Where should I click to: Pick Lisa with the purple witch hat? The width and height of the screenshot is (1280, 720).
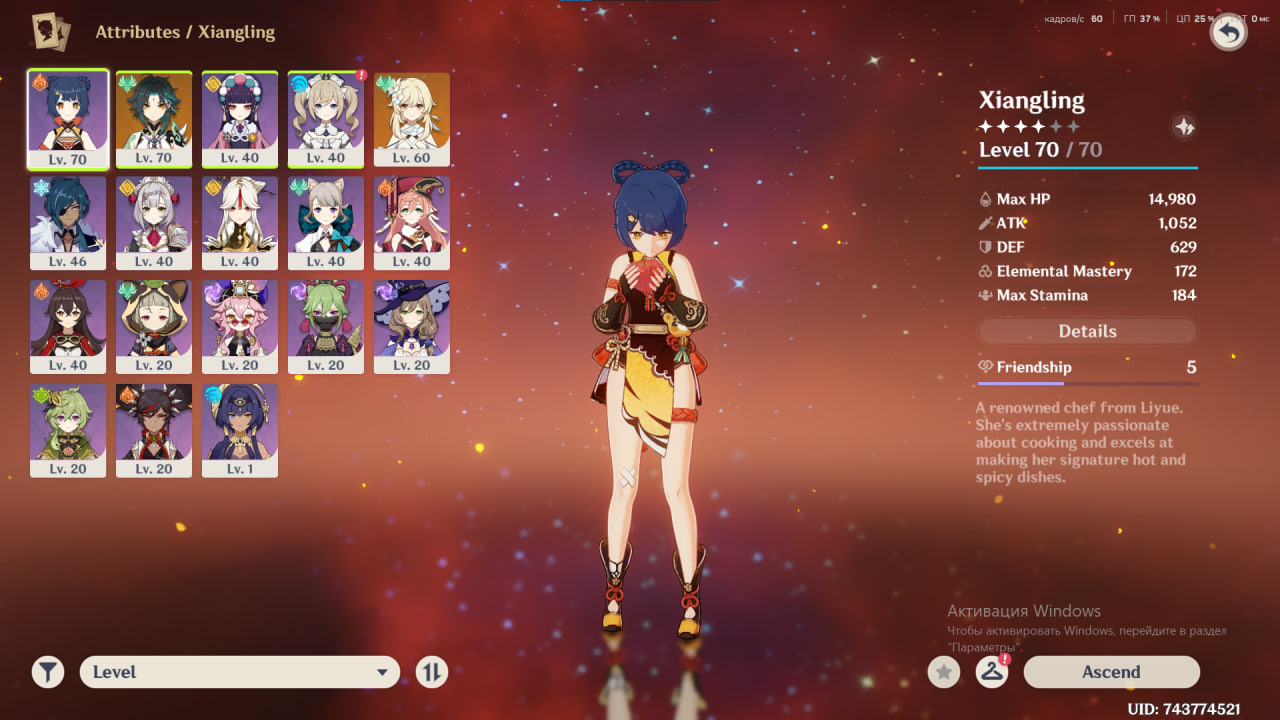point(412,327)
